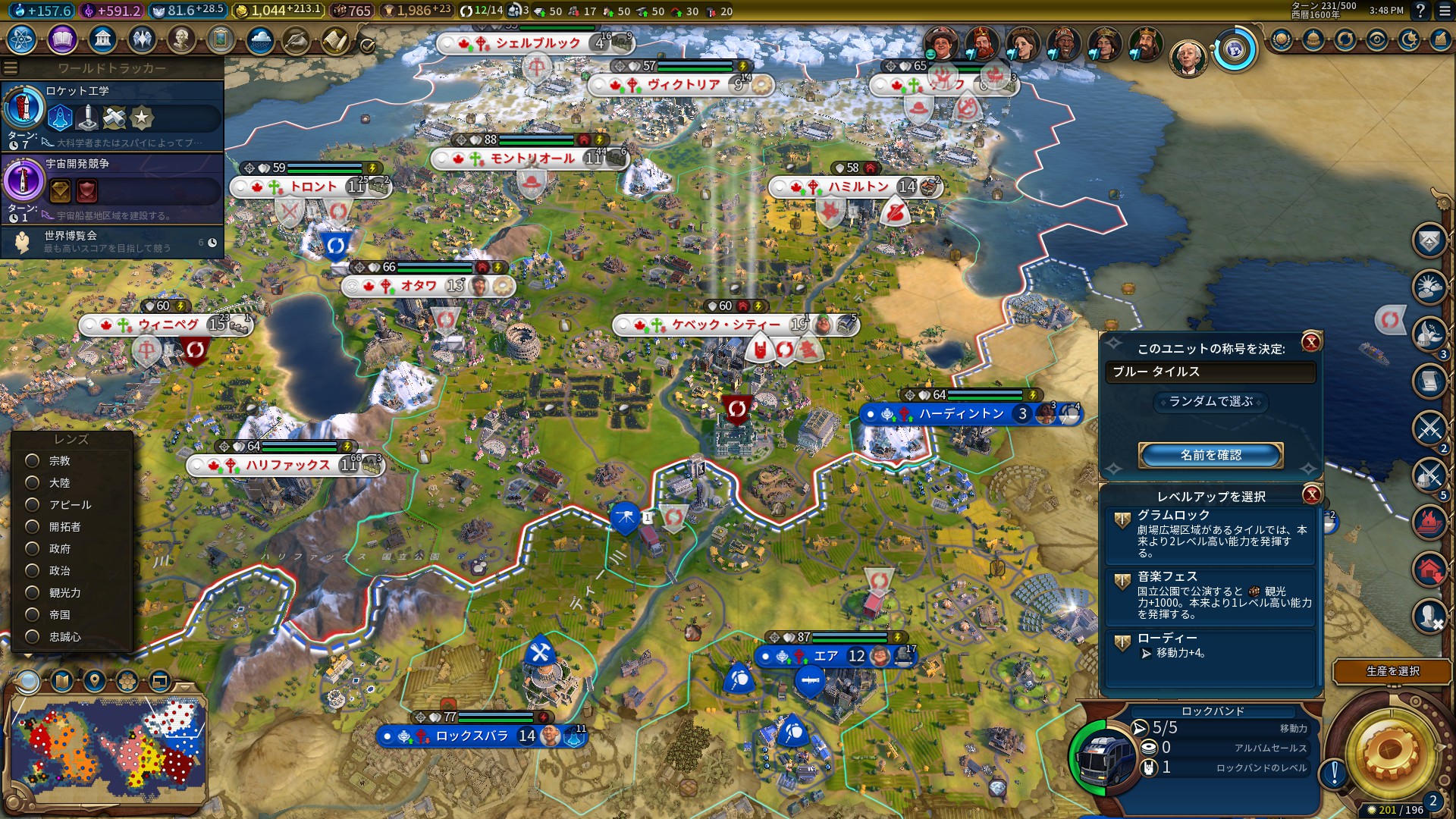Select the ケベック・シティー city banner
This screenshot has width=1456, height=819.
(x=726, y=325)
